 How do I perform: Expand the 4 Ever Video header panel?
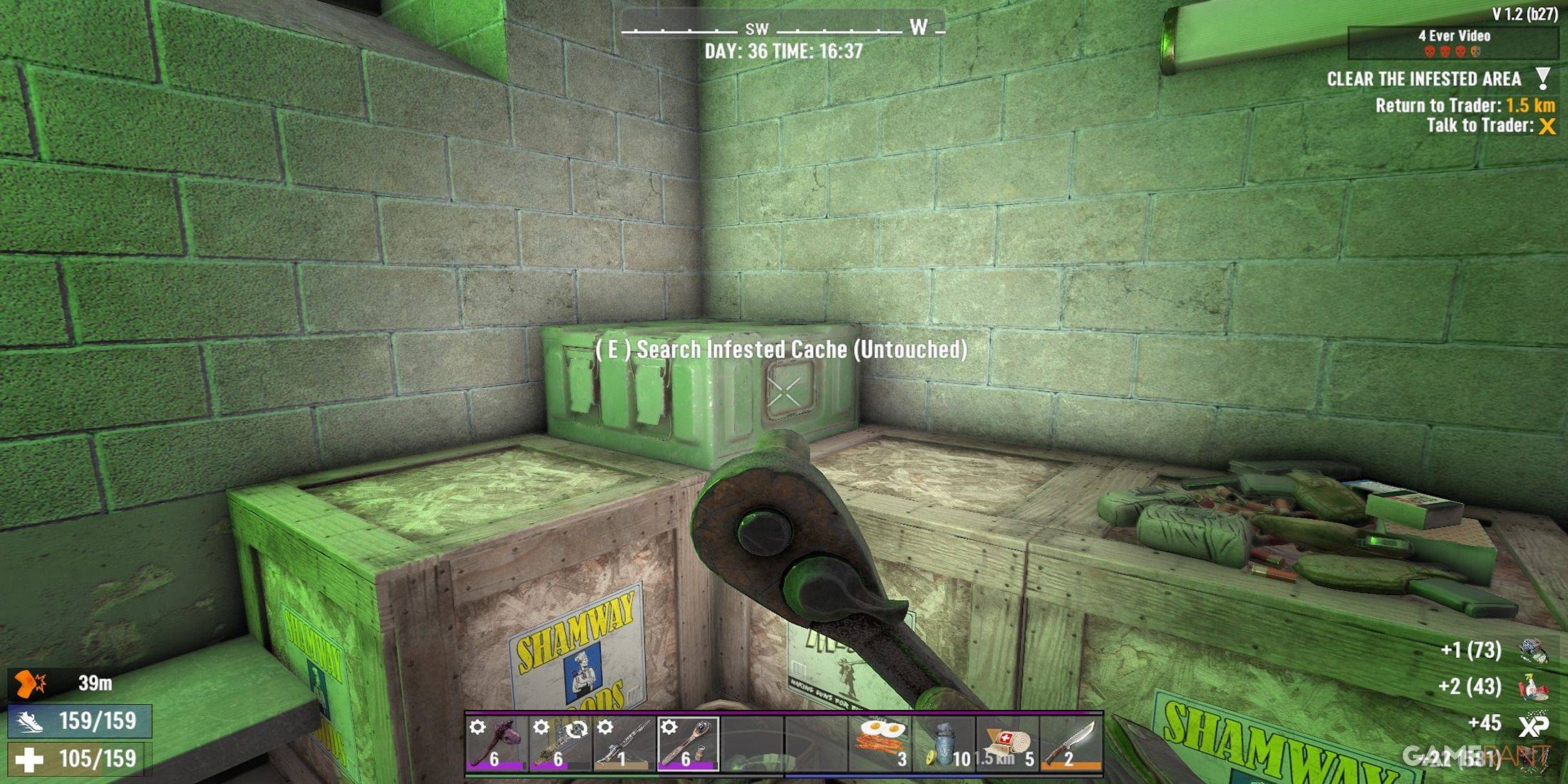point(1455,36)
